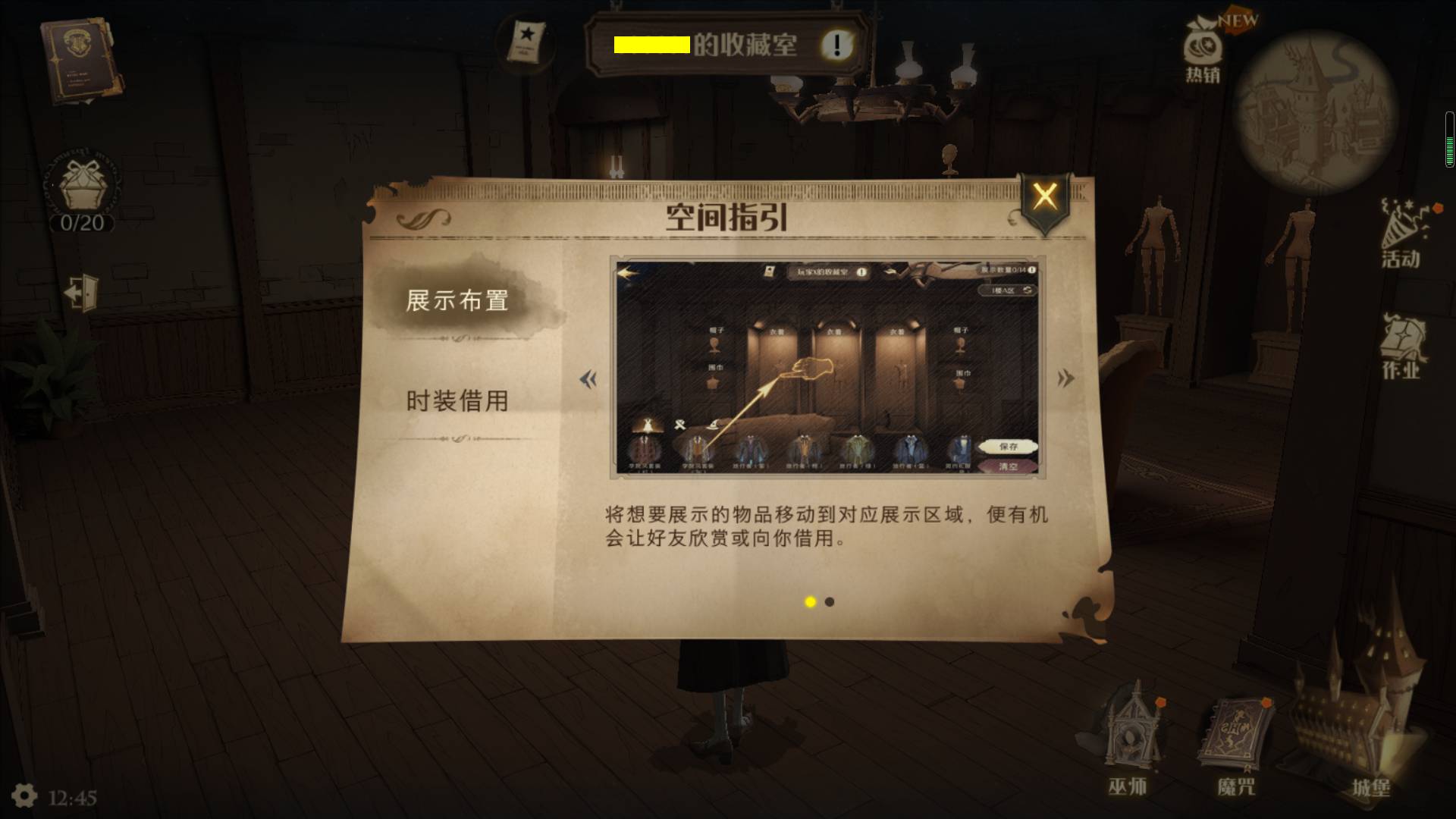Viewport: 1456px width, 819px height.
Task: Click the gray dot to view second guide page
Action: 828,603
